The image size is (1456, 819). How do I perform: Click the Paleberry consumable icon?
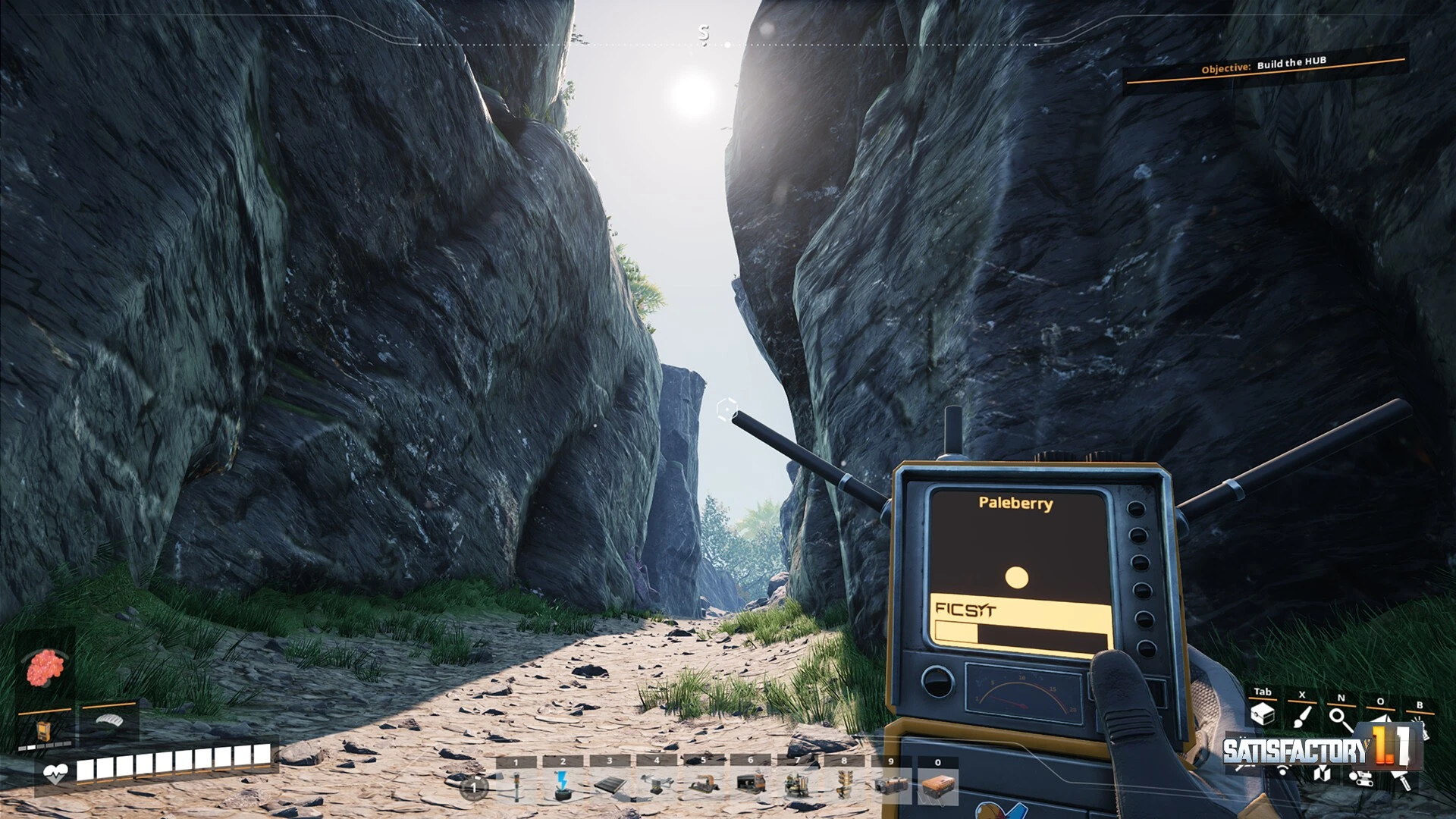pos(45,668)
